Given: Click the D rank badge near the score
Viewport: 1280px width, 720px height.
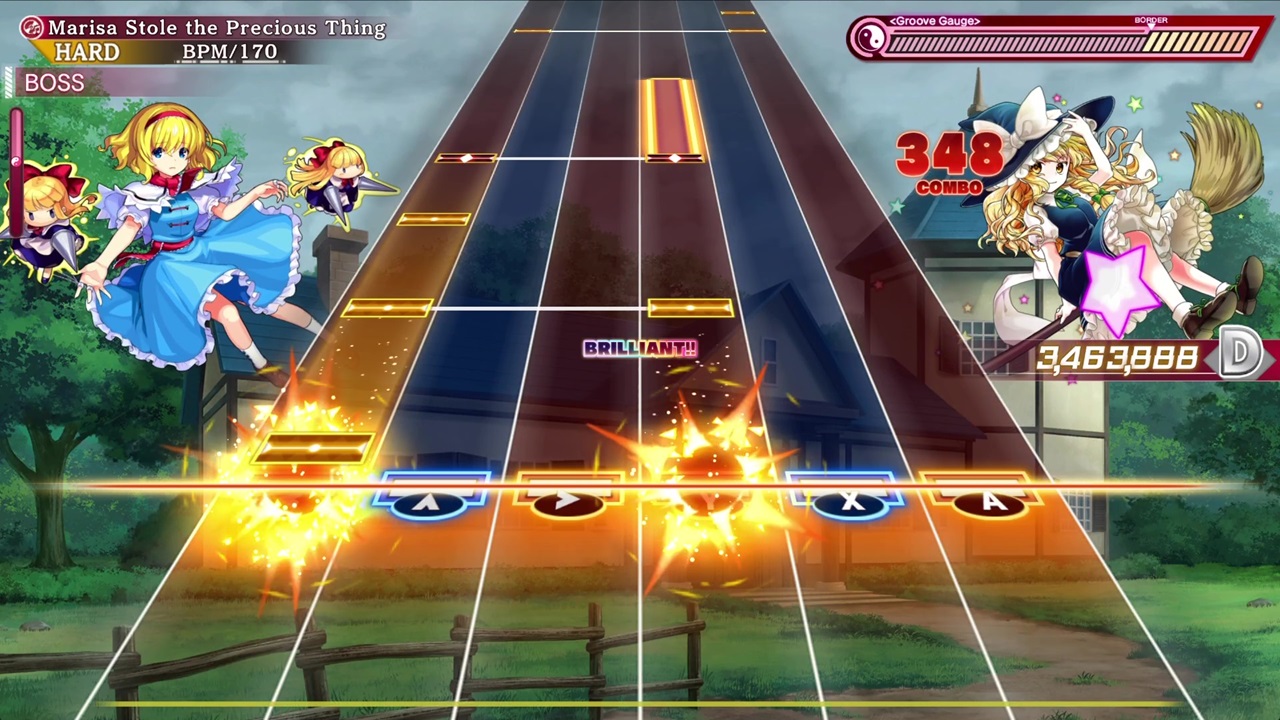Looking at the screenshot, I should point(1240,352).
